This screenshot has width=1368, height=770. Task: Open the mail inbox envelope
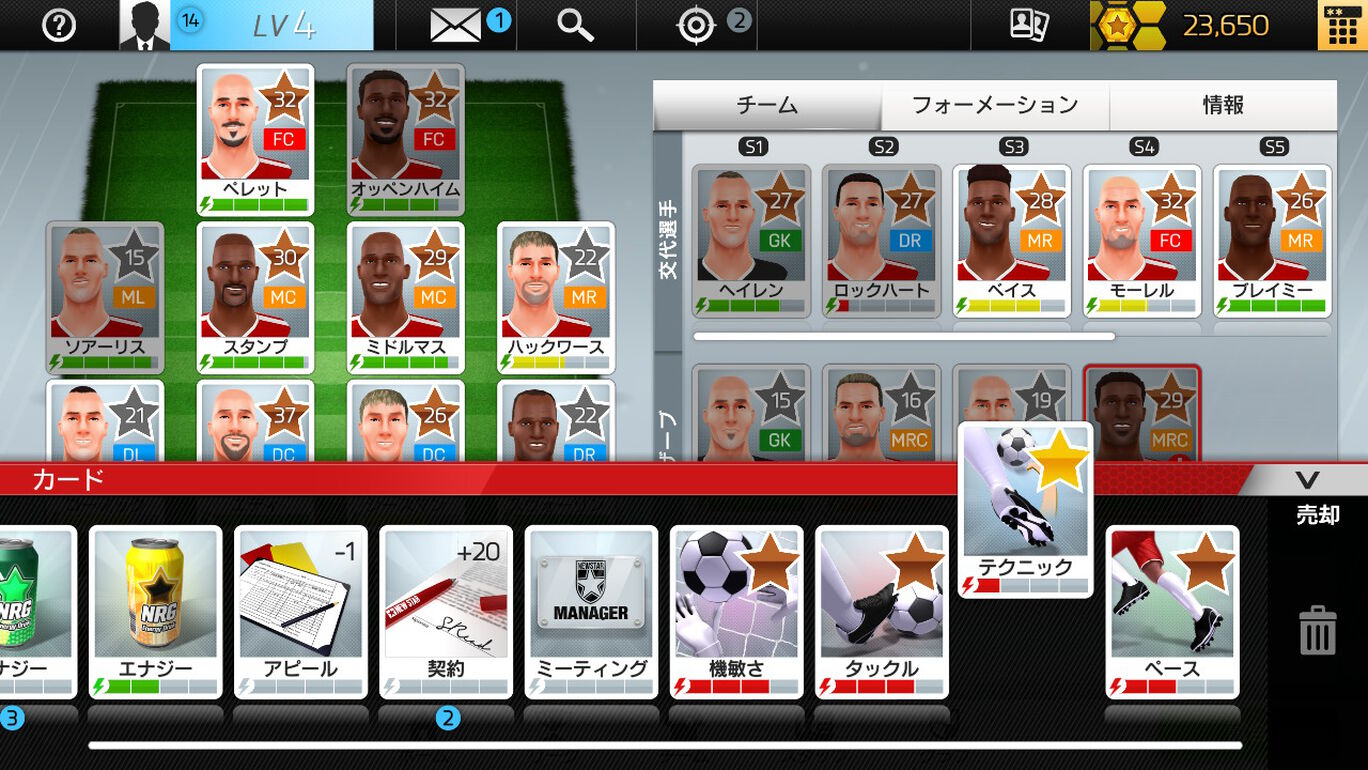point(456,25)
